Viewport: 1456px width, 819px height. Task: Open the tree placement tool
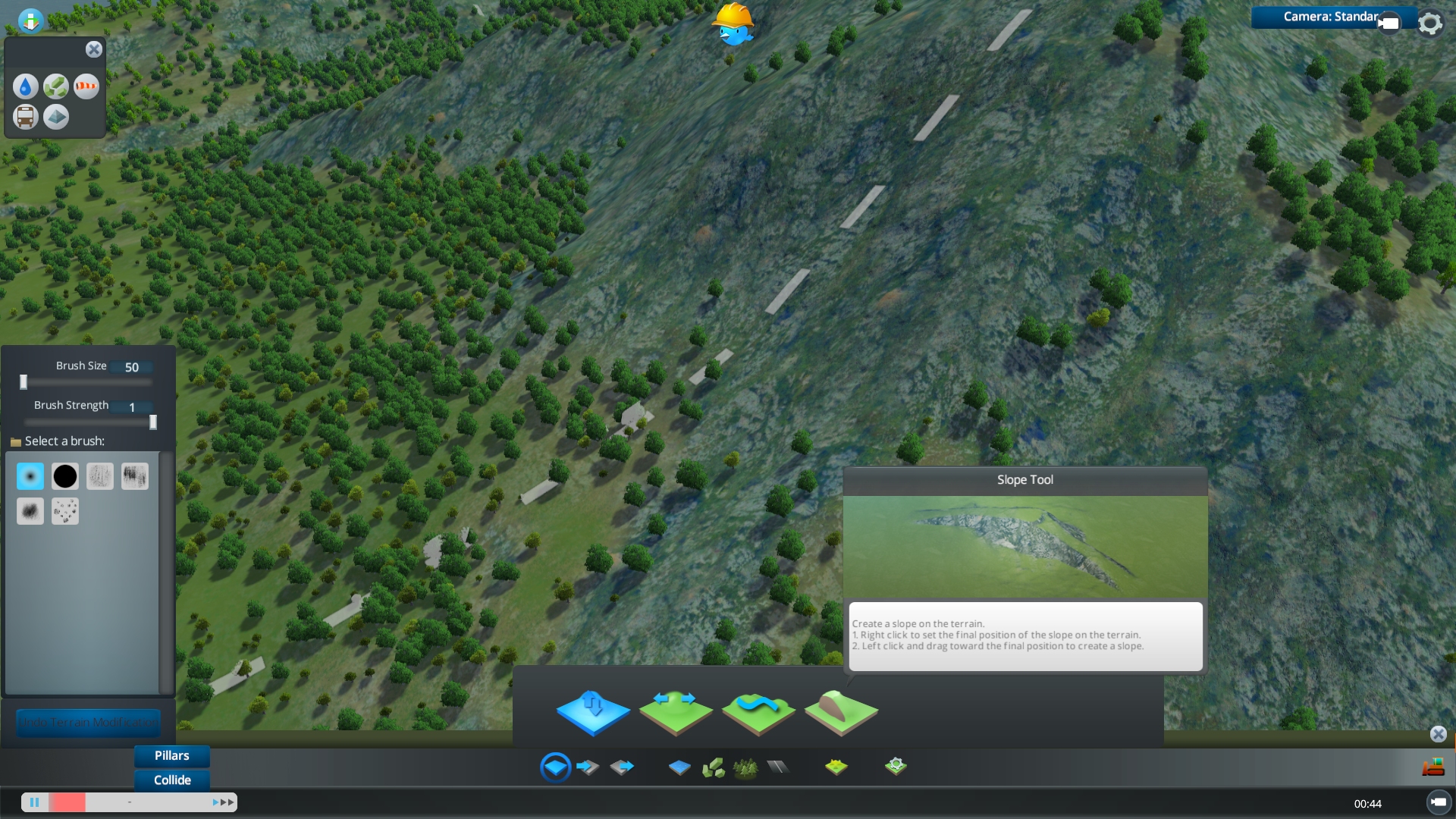tap(747, 767)
